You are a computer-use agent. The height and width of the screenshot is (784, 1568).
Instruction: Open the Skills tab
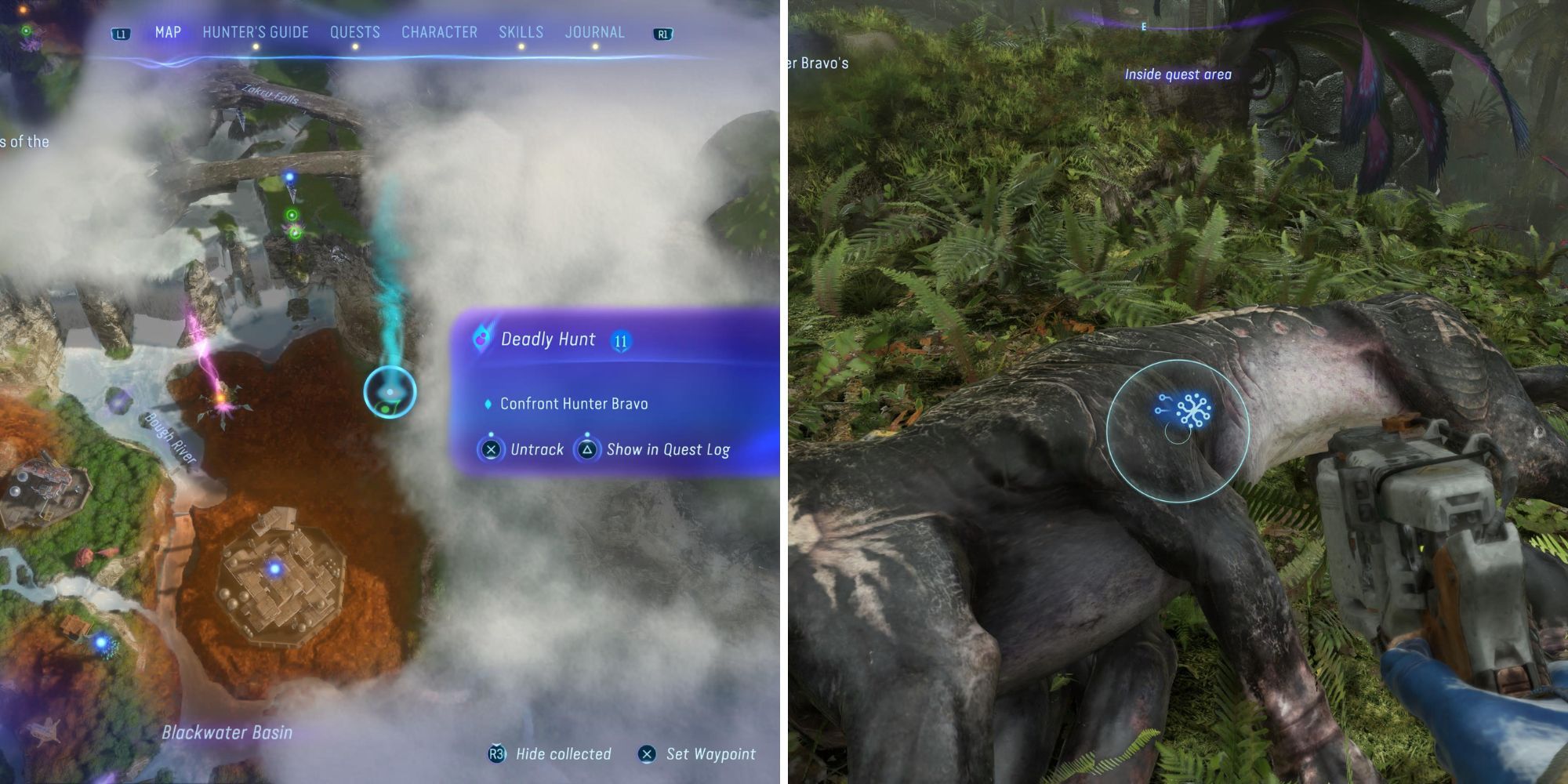pyautogui.click(x=520, y=32)
